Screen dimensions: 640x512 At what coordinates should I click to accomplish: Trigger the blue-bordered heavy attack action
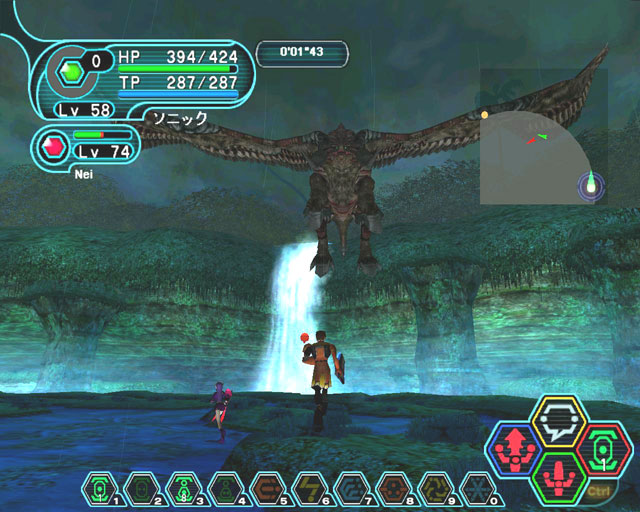pos(517,450)
